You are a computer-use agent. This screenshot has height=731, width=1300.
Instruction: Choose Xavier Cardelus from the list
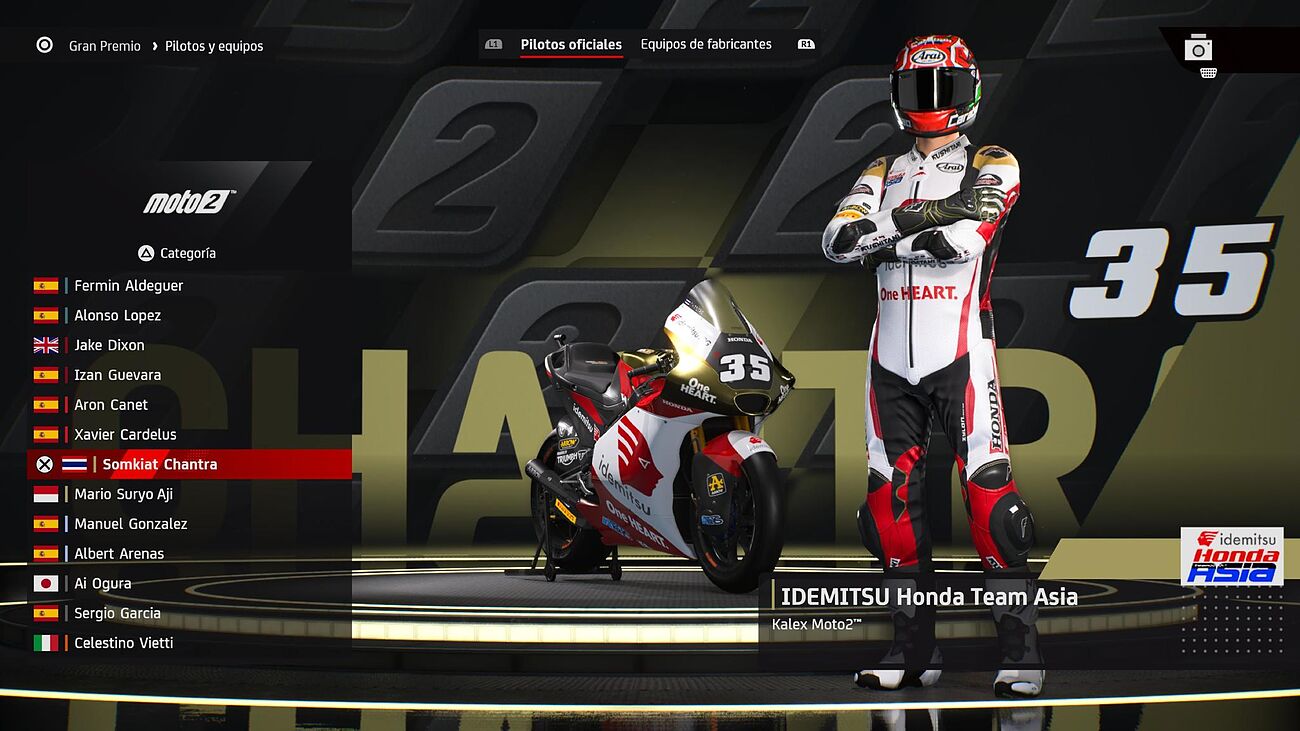pyautogui.click(x=125, y=435)
